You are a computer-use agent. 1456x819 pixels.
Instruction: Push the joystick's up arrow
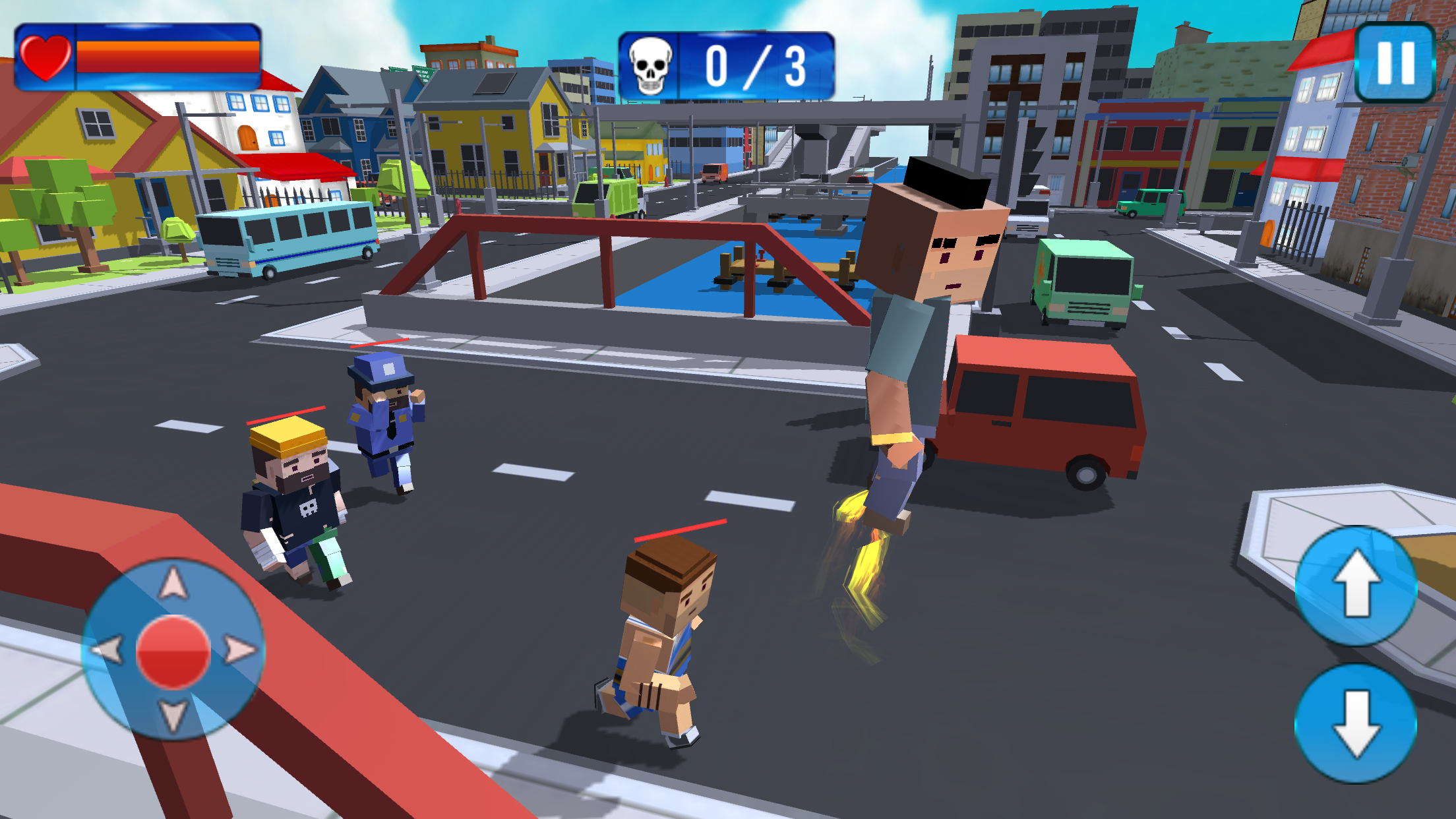click(x=173, y=584)
